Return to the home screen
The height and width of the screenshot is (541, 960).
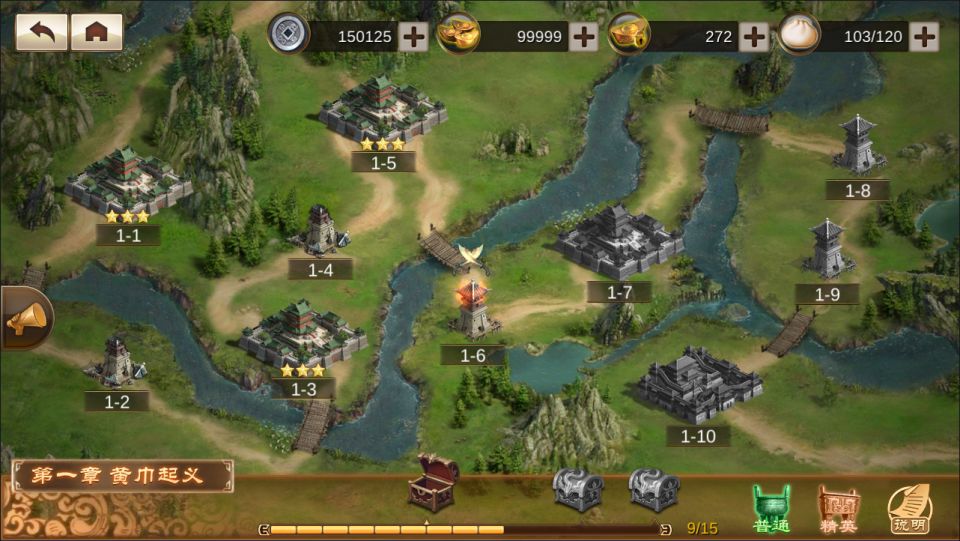[97, 32]
